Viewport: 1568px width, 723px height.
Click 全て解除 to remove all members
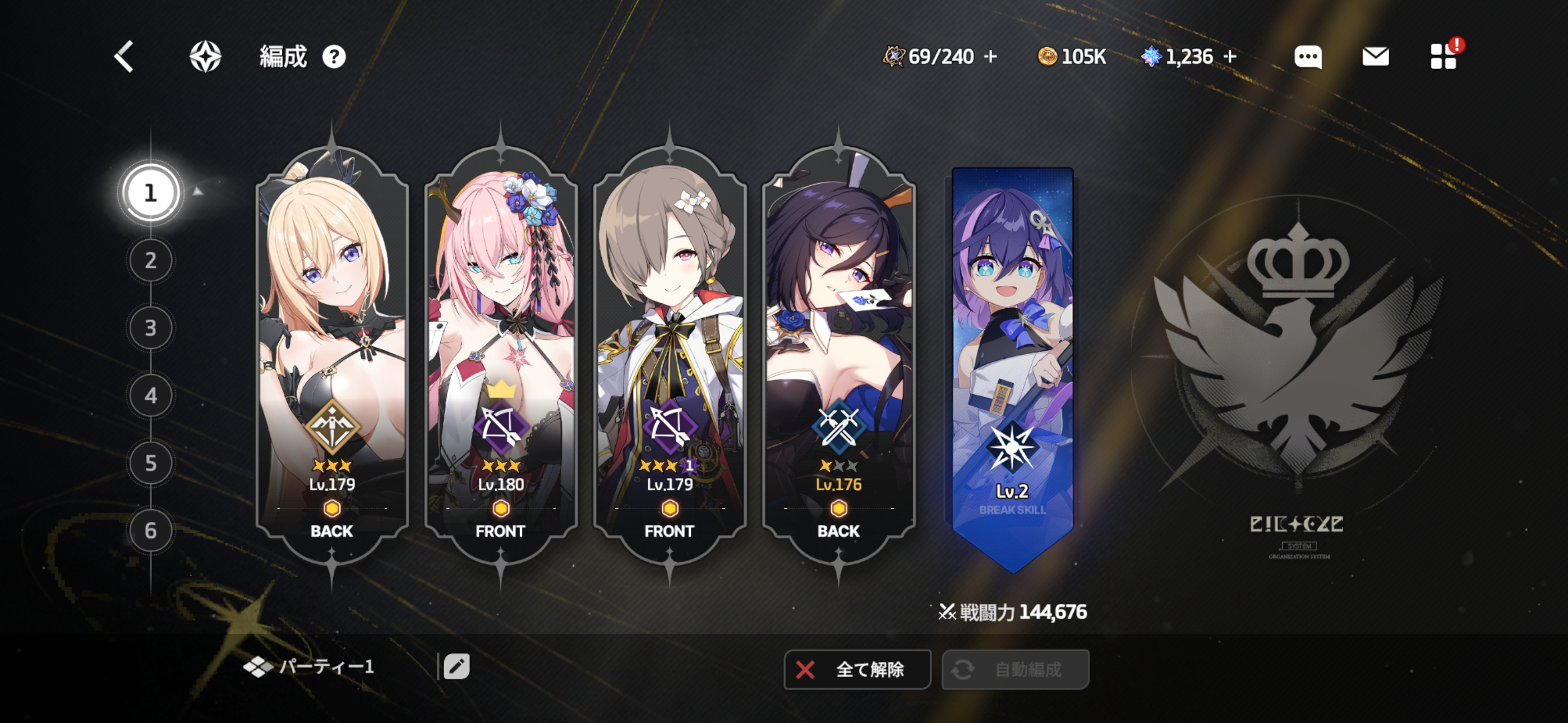(857, 669)
